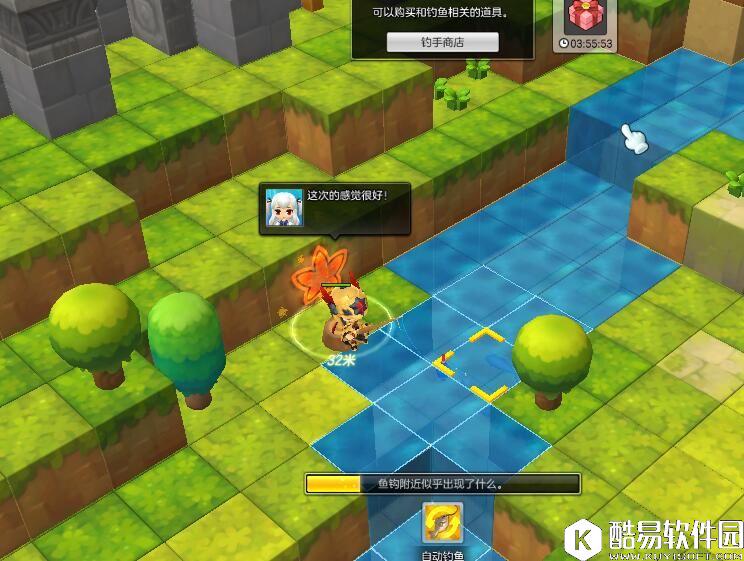Open the red gift box reward

[x=585, y=17]
